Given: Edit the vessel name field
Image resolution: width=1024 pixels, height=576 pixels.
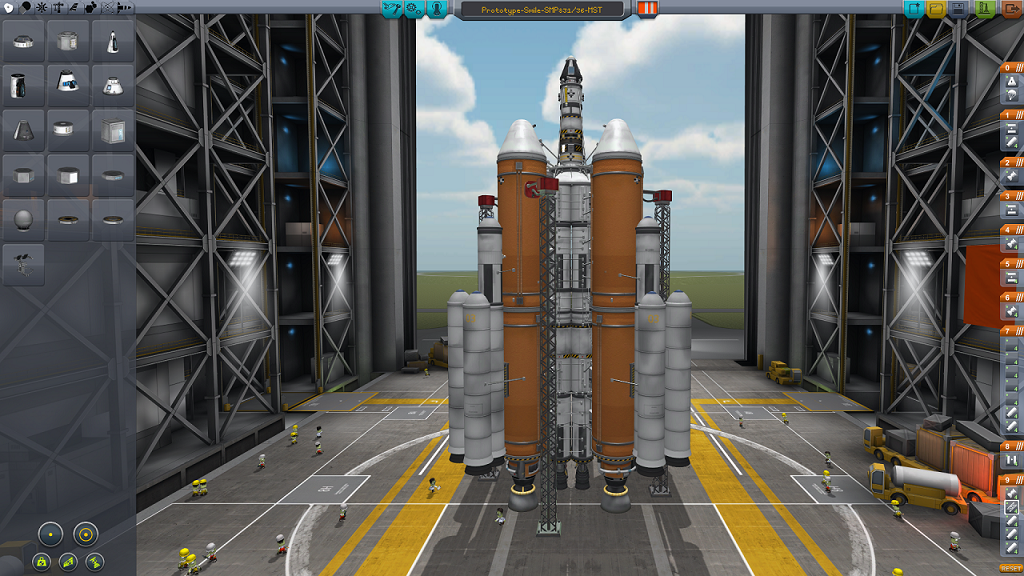Looking at the screenshot, I should pyautogui.click(x=540, y=10).
